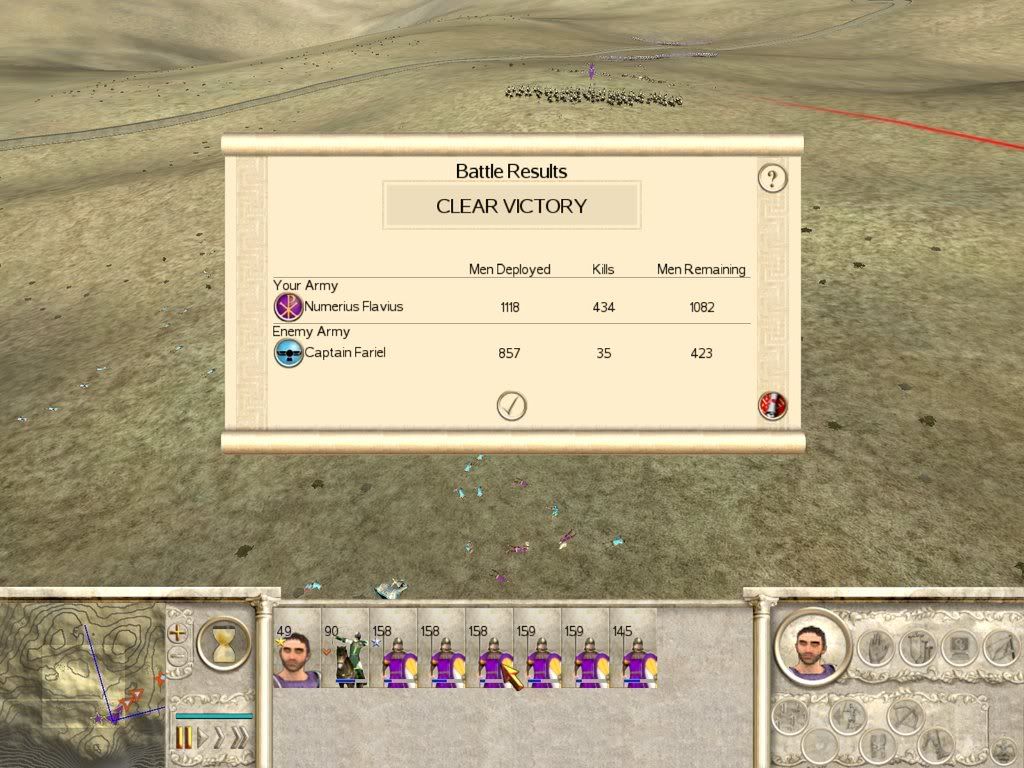
Task: Pause the battle with the pause button
Action: 183,739
